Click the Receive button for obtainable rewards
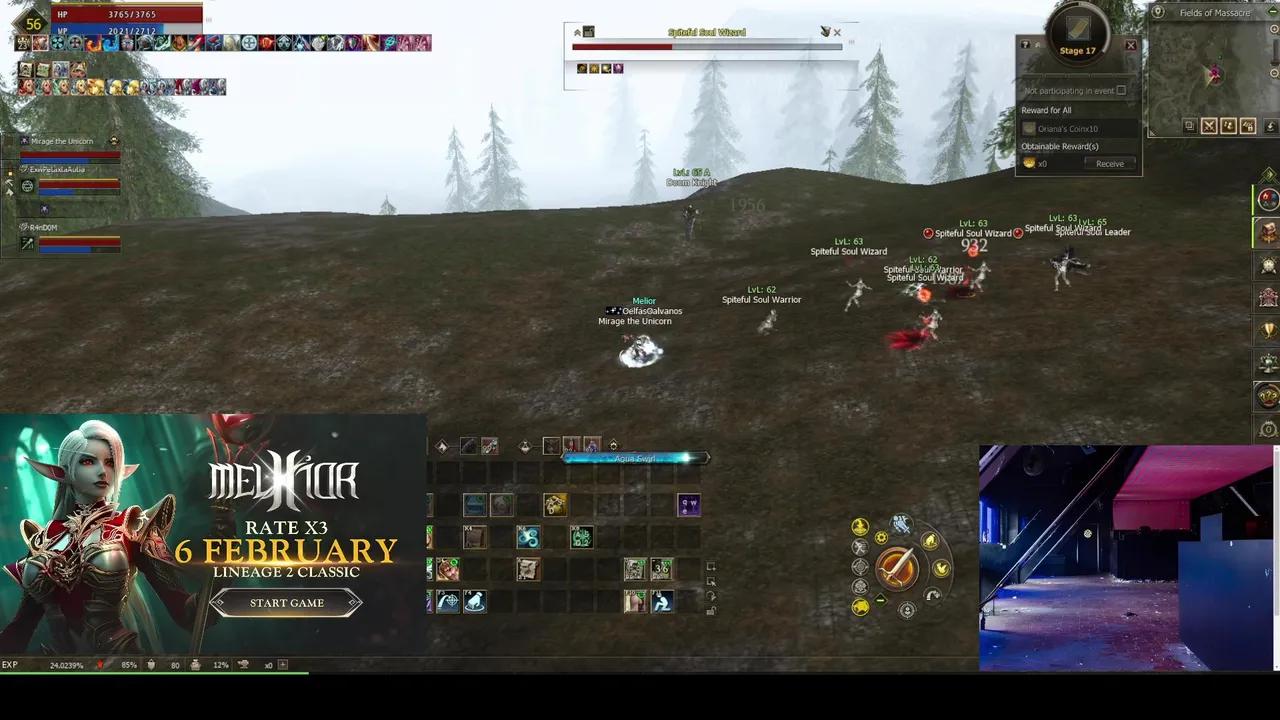This screenshot has width=1280, height=720. [x=1109, y=163]
